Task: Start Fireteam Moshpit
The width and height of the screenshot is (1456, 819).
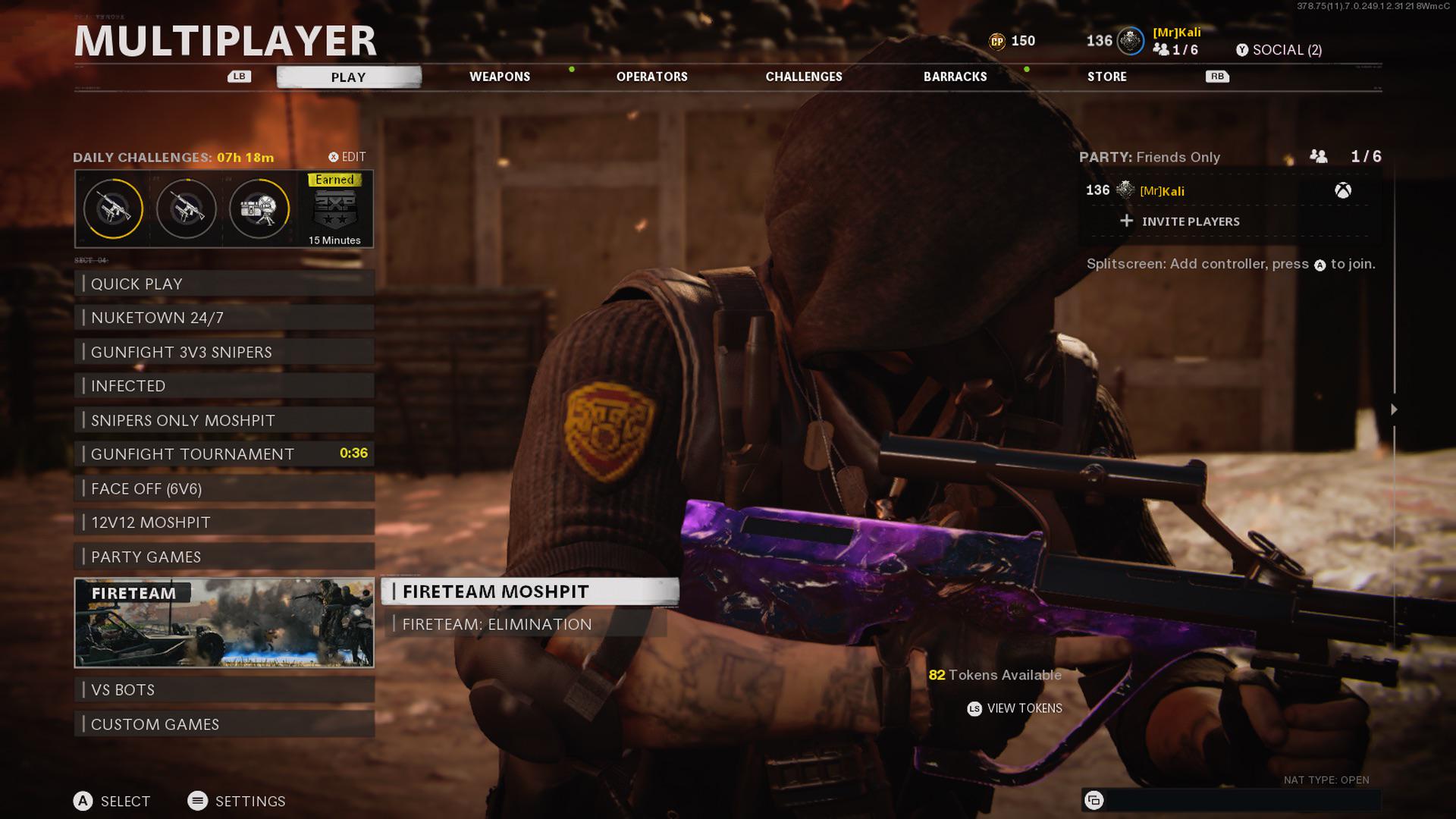Action: (529, 591)
